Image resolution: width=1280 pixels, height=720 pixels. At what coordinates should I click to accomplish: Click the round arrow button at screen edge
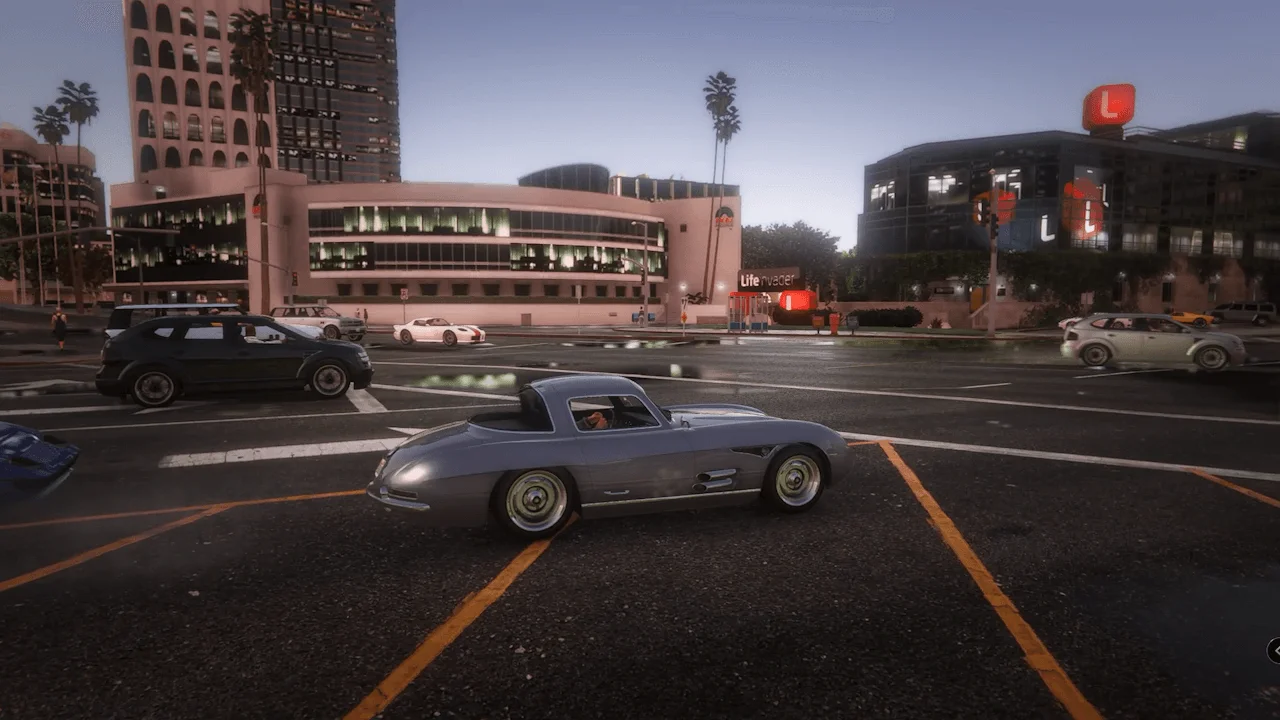1275,651
